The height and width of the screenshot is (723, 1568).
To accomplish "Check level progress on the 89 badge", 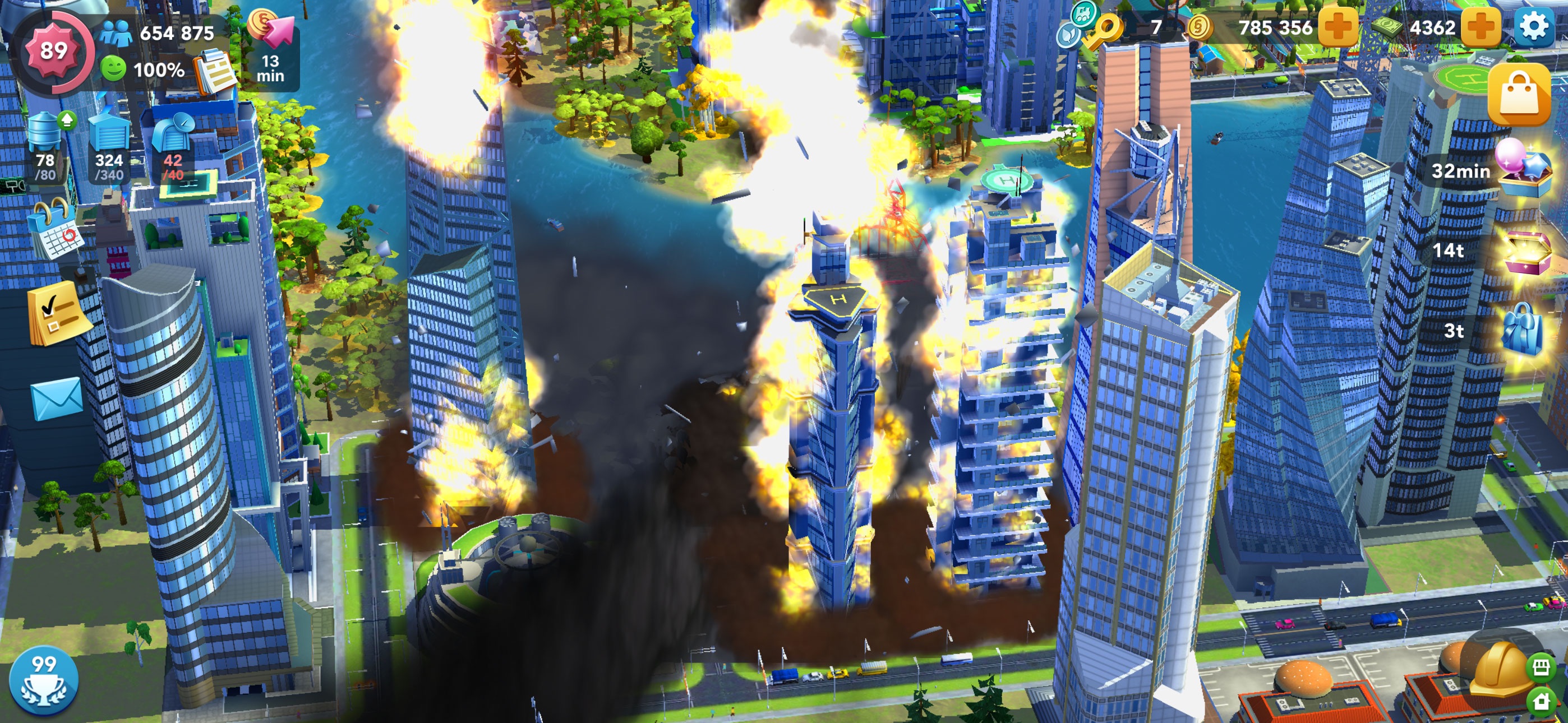I will [x=55, y=50].
